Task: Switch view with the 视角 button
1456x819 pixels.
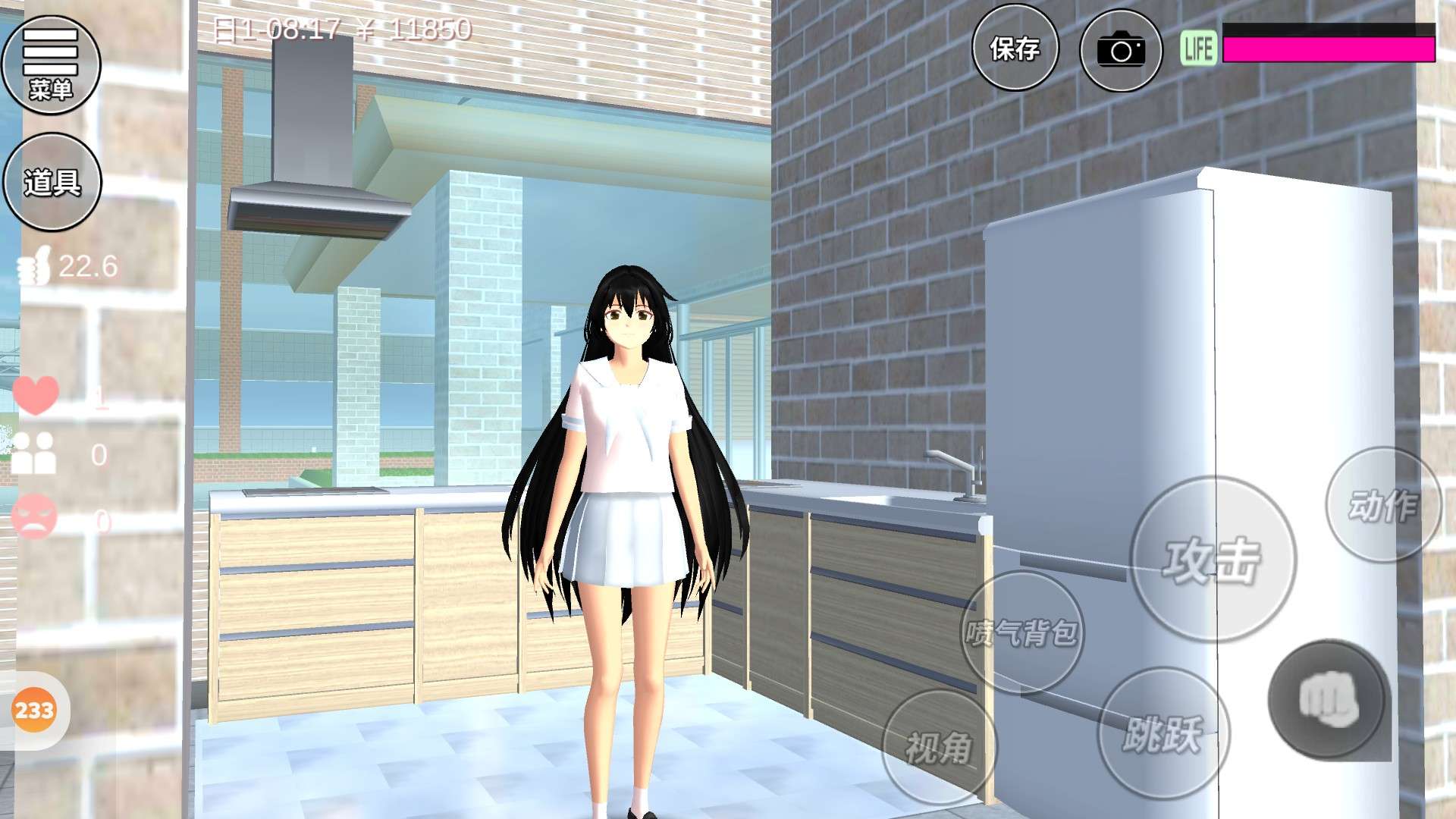Action: click(939, 748)
